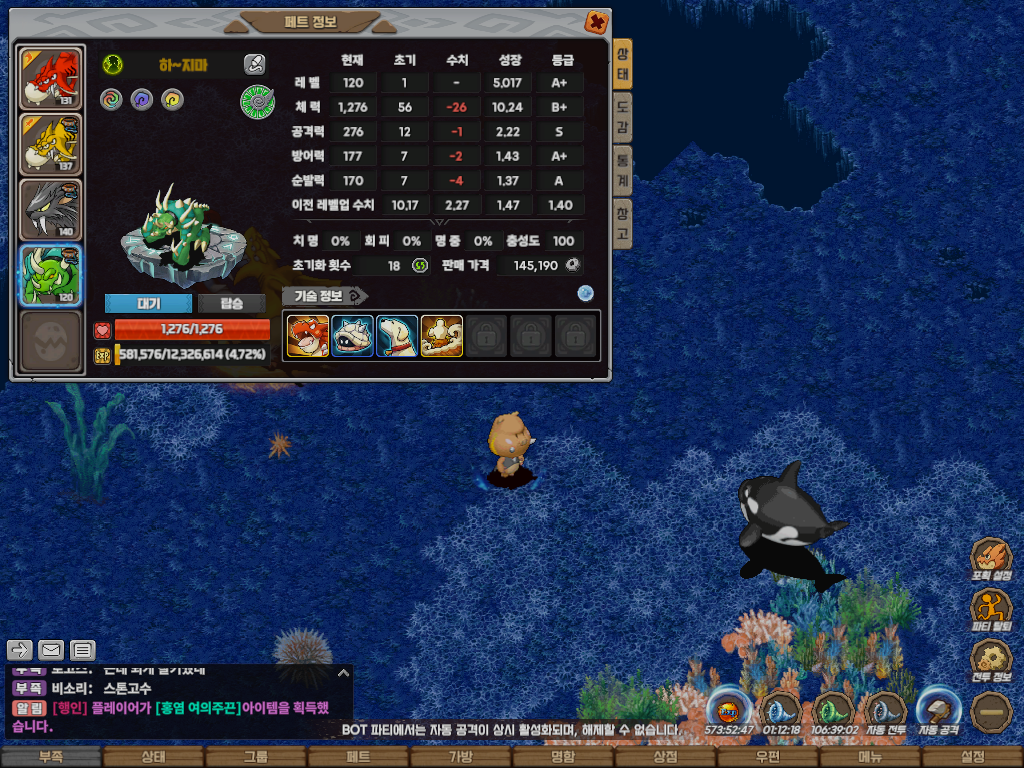Viewport: 1024px width, 768px height.
Task: Select the white dog skill icon
Action: click(x=397, y=336)
